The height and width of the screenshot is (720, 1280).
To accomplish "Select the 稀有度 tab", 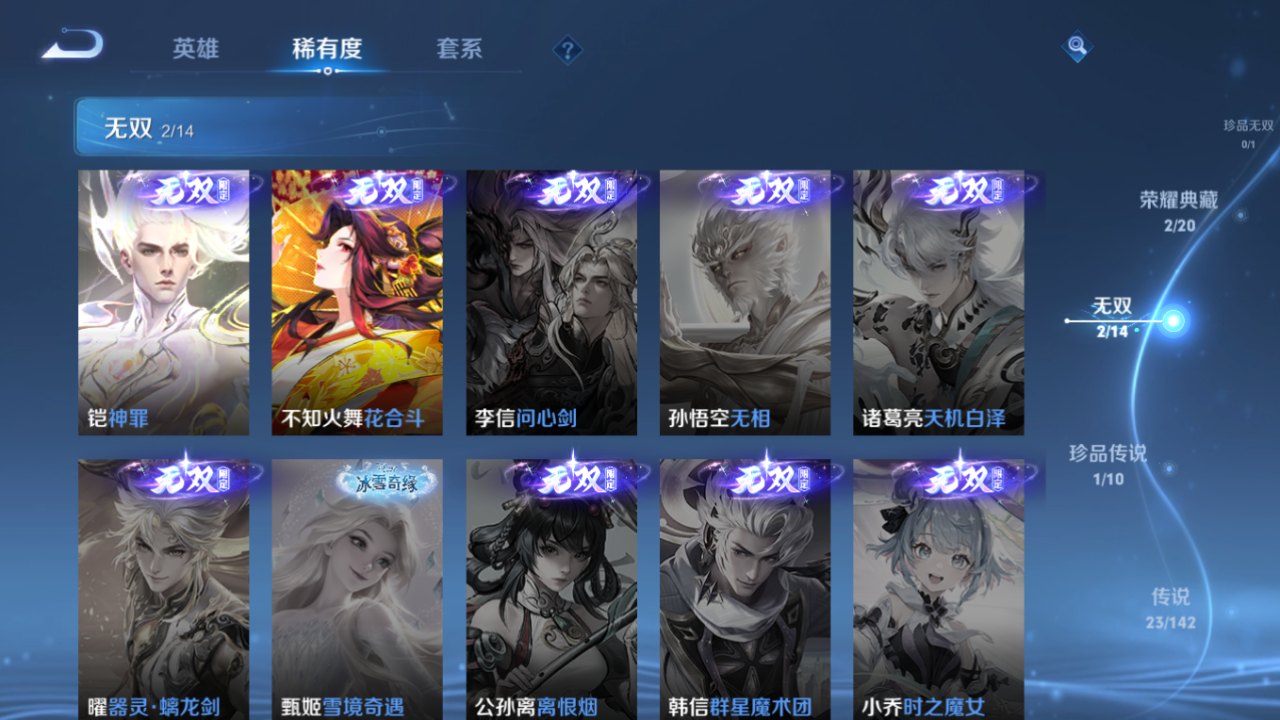I will click(328, 49).
